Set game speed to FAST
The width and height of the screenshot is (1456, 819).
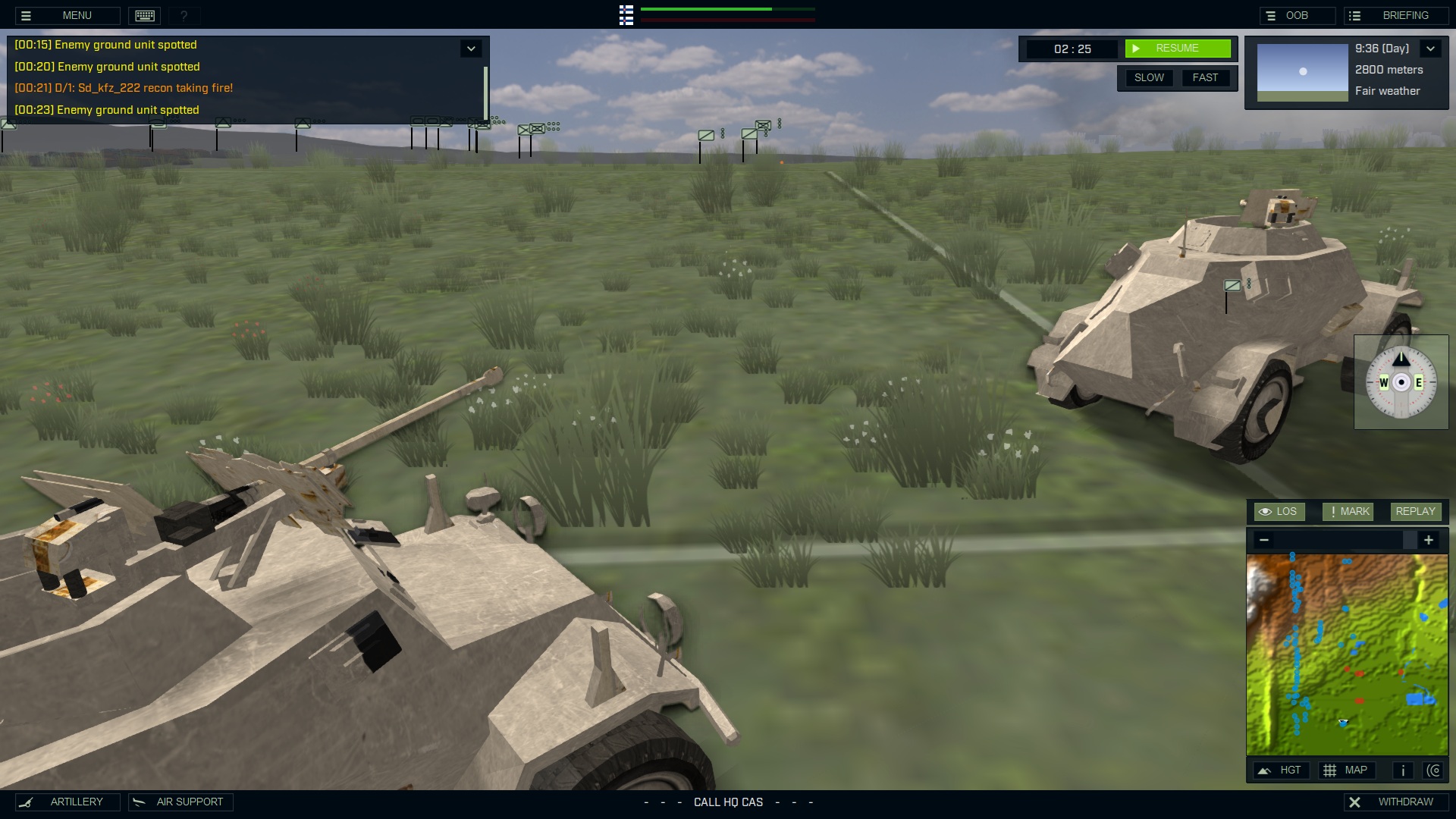[1205, 77]
